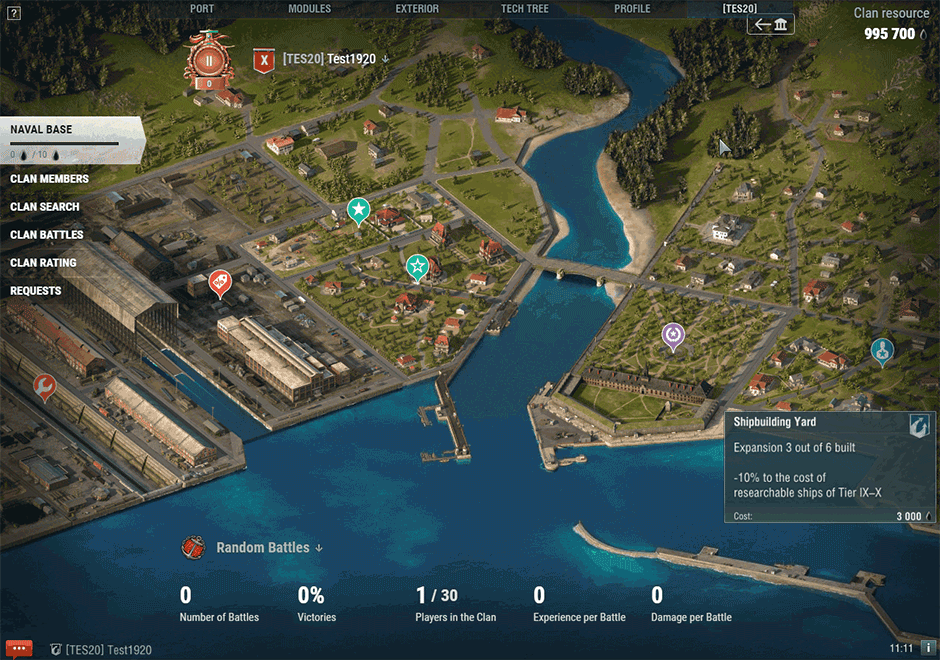View the PROFILE tab
The width and height of the screenshot is (940, 660).
click(x=632, y=9)
